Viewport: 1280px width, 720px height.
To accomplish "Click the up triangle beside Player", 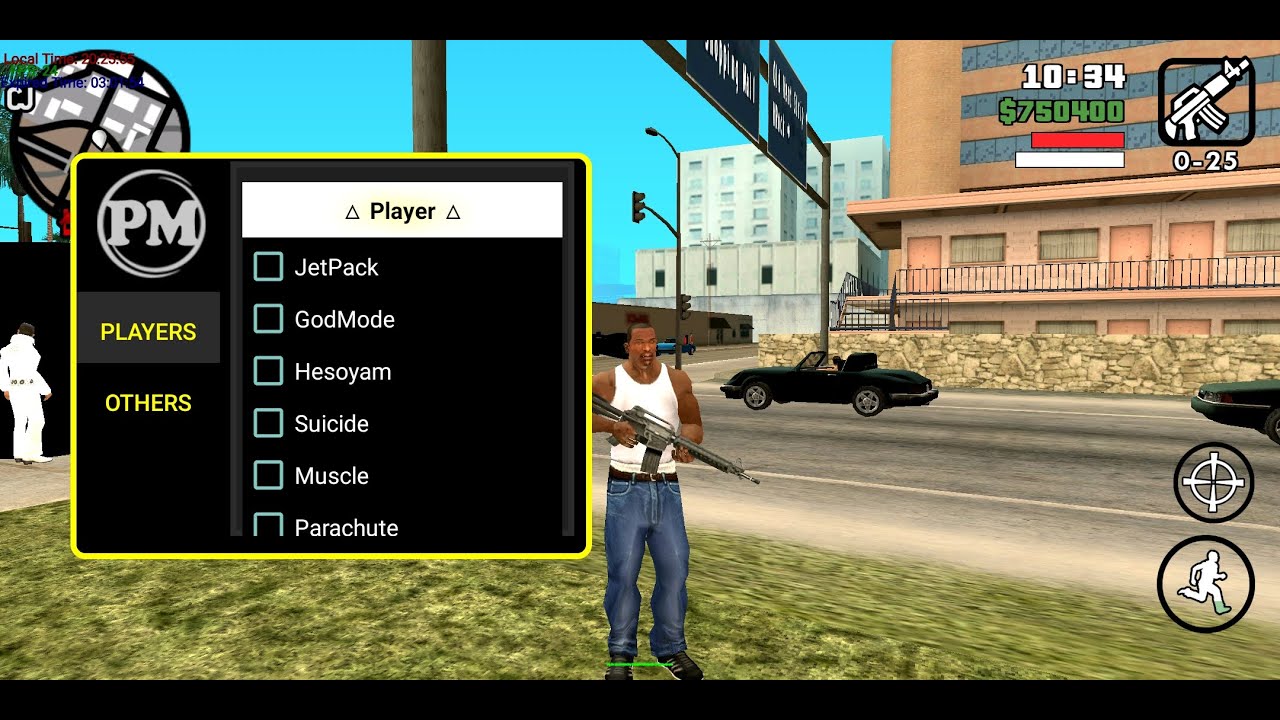I will pyautogui.click(x=455, y=211).
